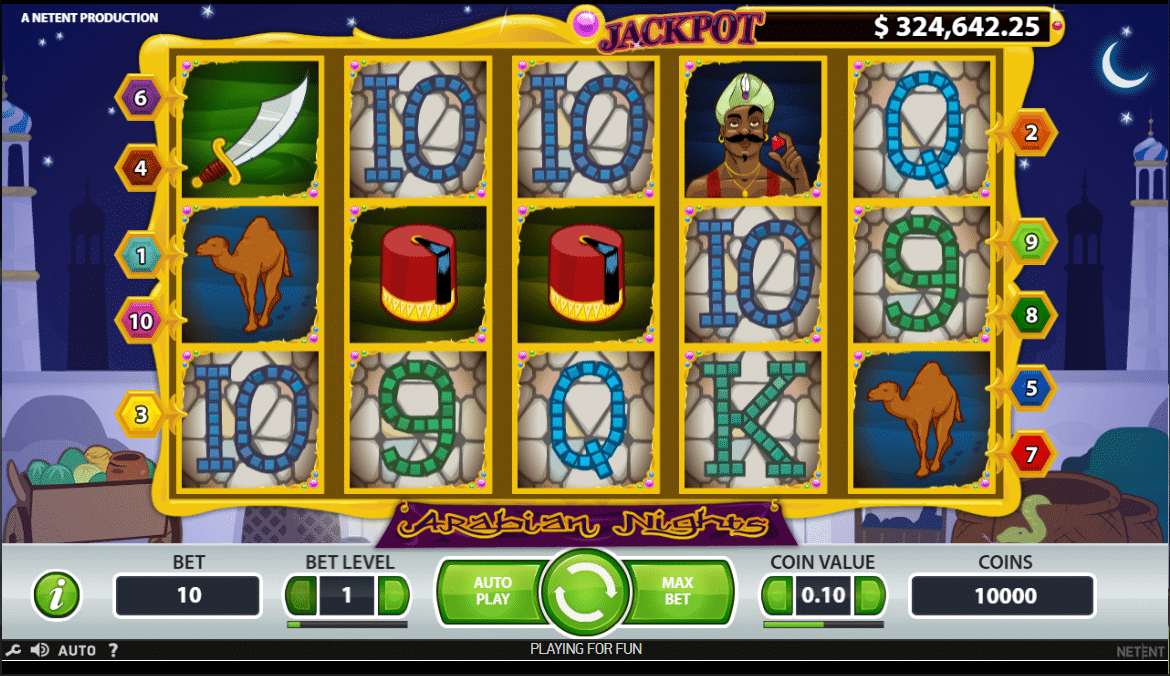Select payline 7 marker
Image resolution: width=1170 pixels, height=676 pixels.
tap(1031, 455)
